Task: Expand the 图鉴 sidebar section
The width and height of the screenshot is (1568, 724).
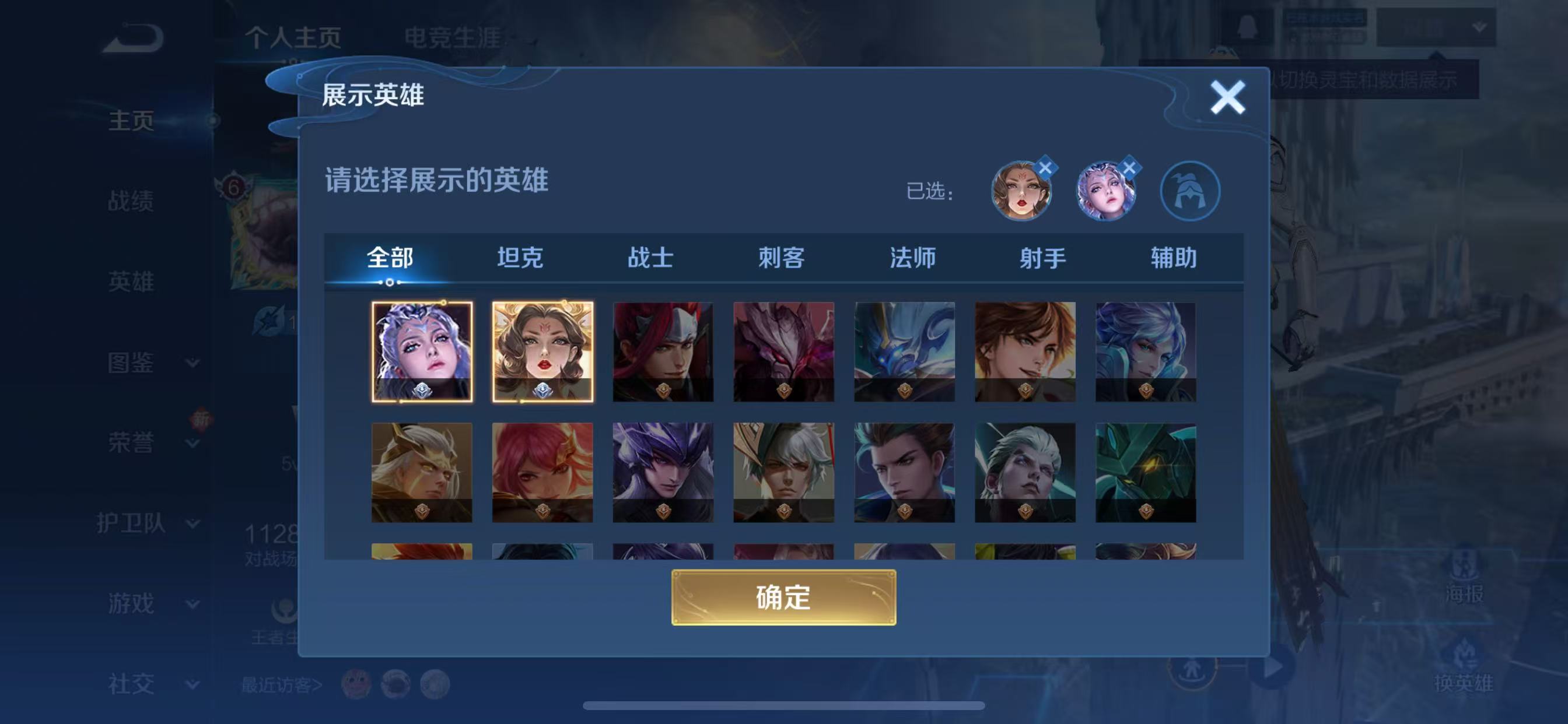Action: (130, 362)
